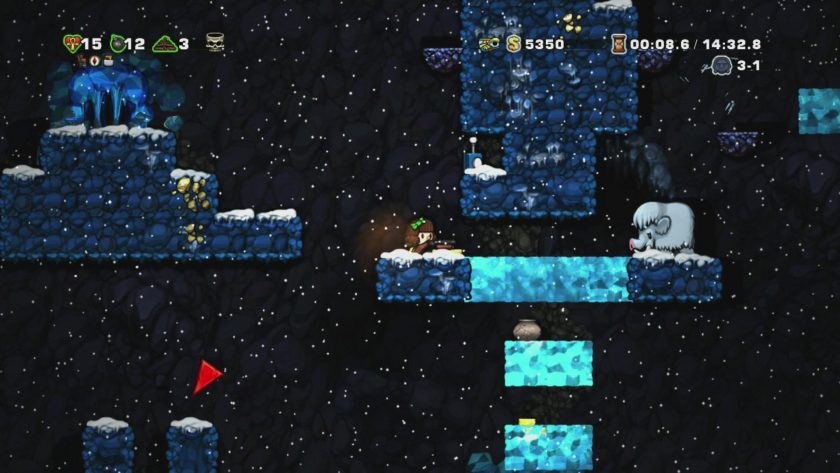The height and width of the screenshot is (473, 840).
Task: Select the bomb icon in the HUD
Action: click(117, 43)
